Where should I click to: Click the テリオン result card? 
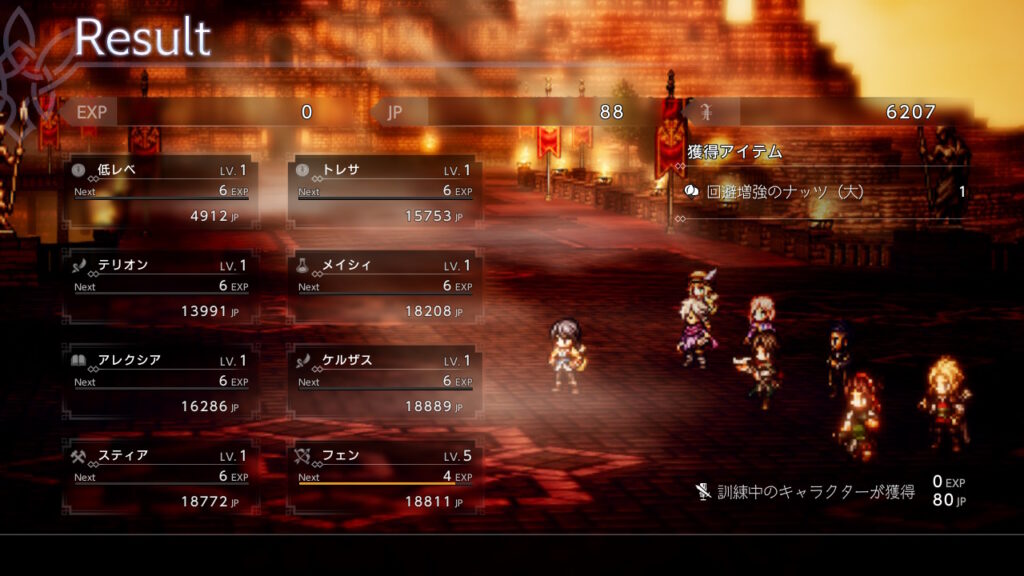coord(160,288)
